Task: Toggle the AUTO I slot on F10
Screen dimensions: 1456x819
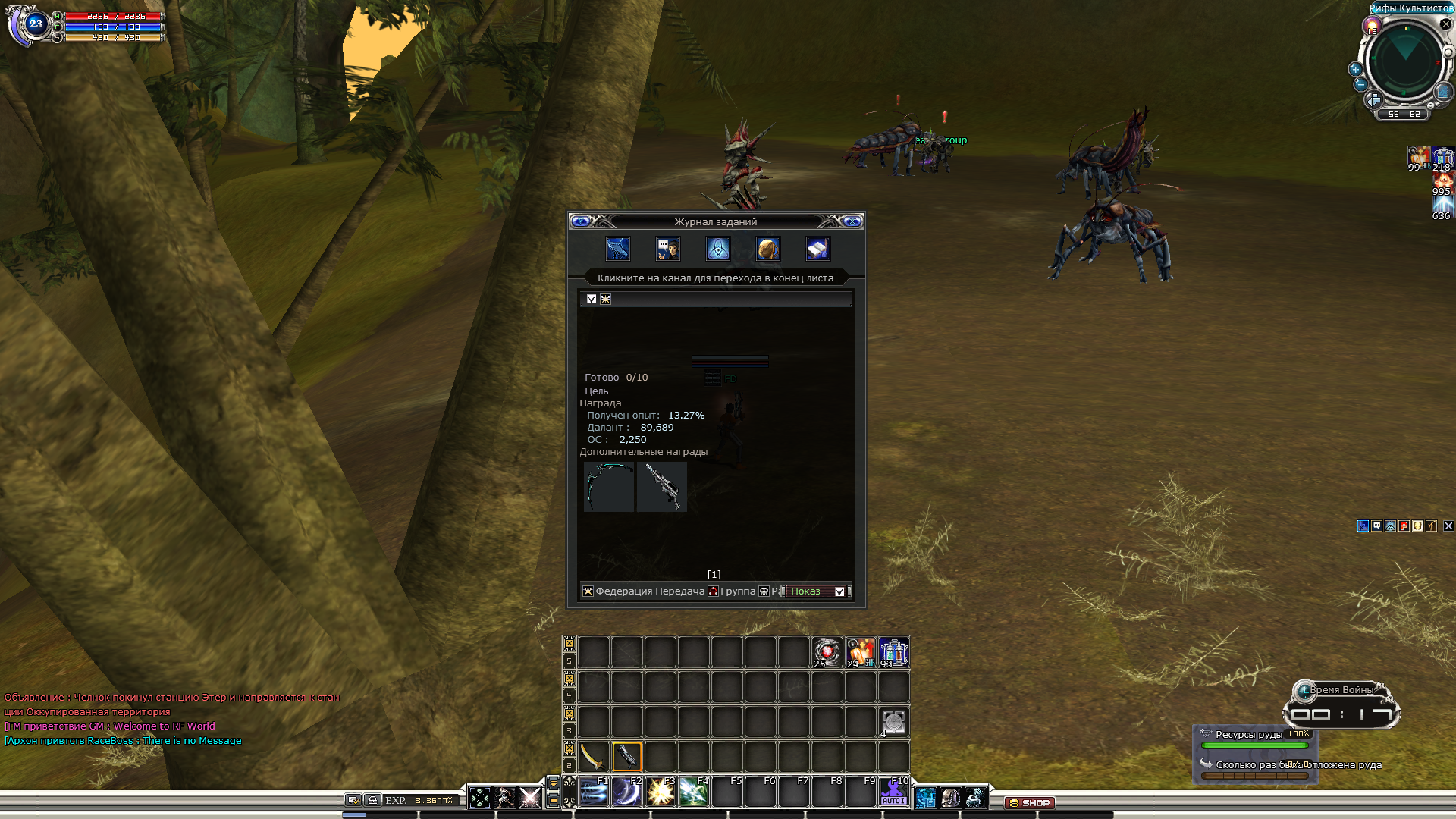Action: click(893, 792)
